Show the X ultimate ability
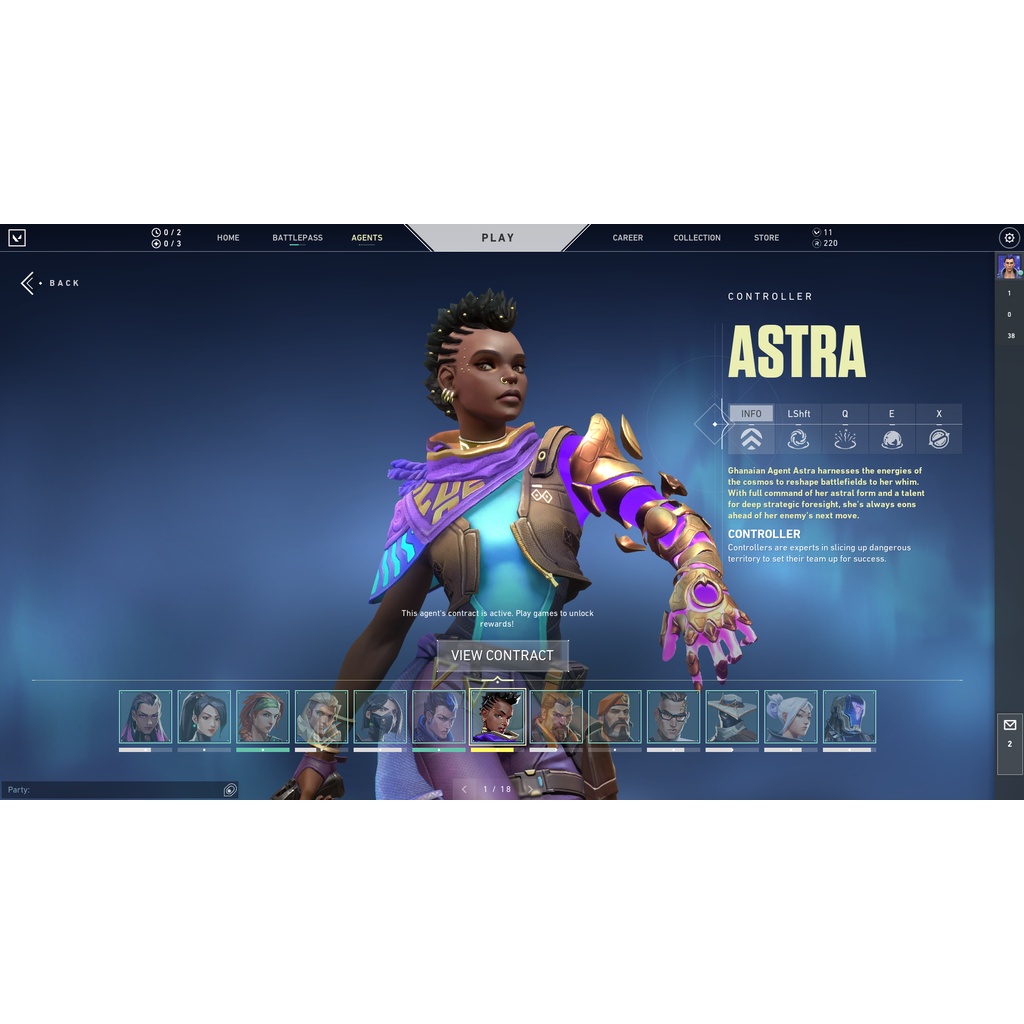Screen dimensions: 1024x1024 click(939, 428)
